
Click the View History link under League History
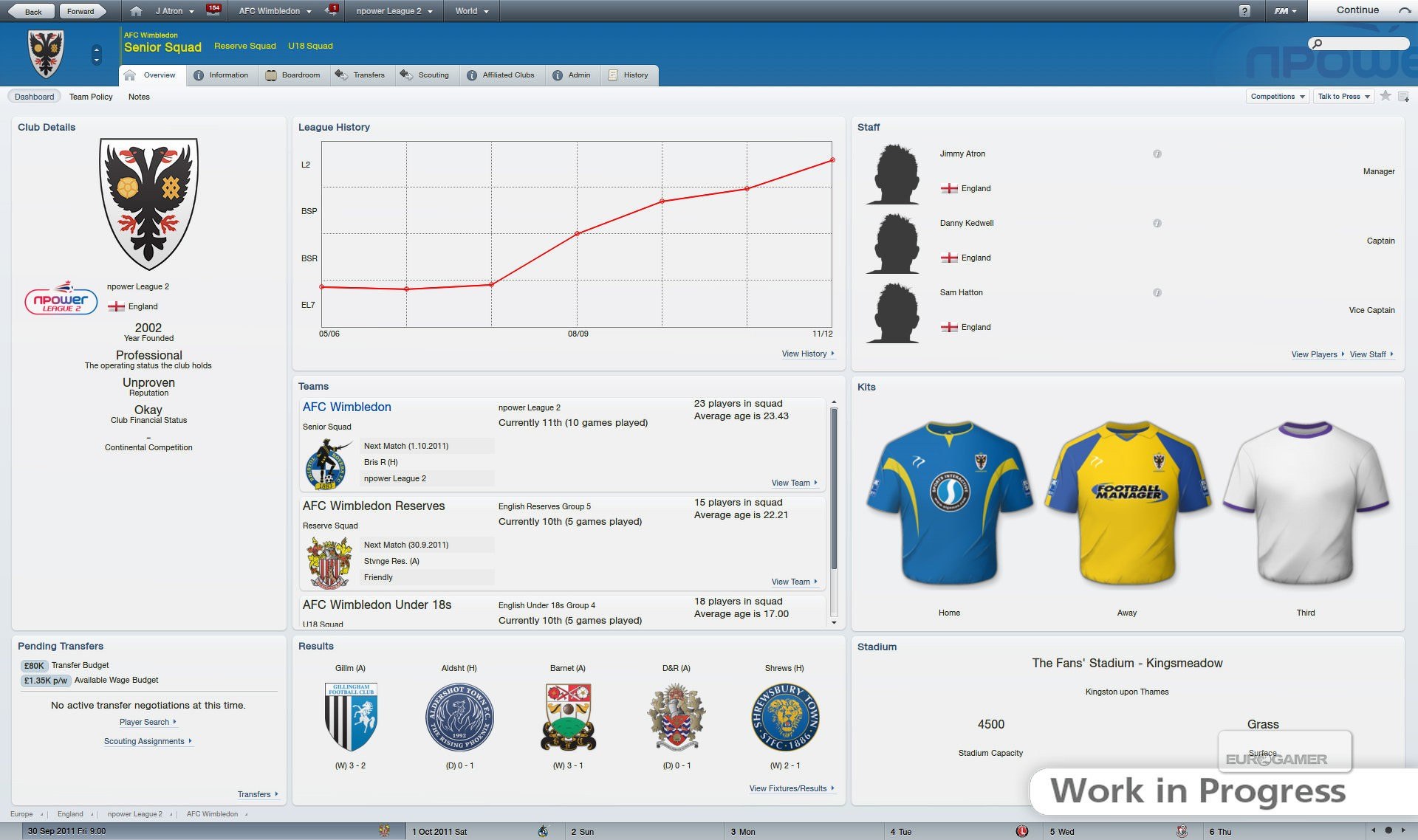tap(805, 354)
